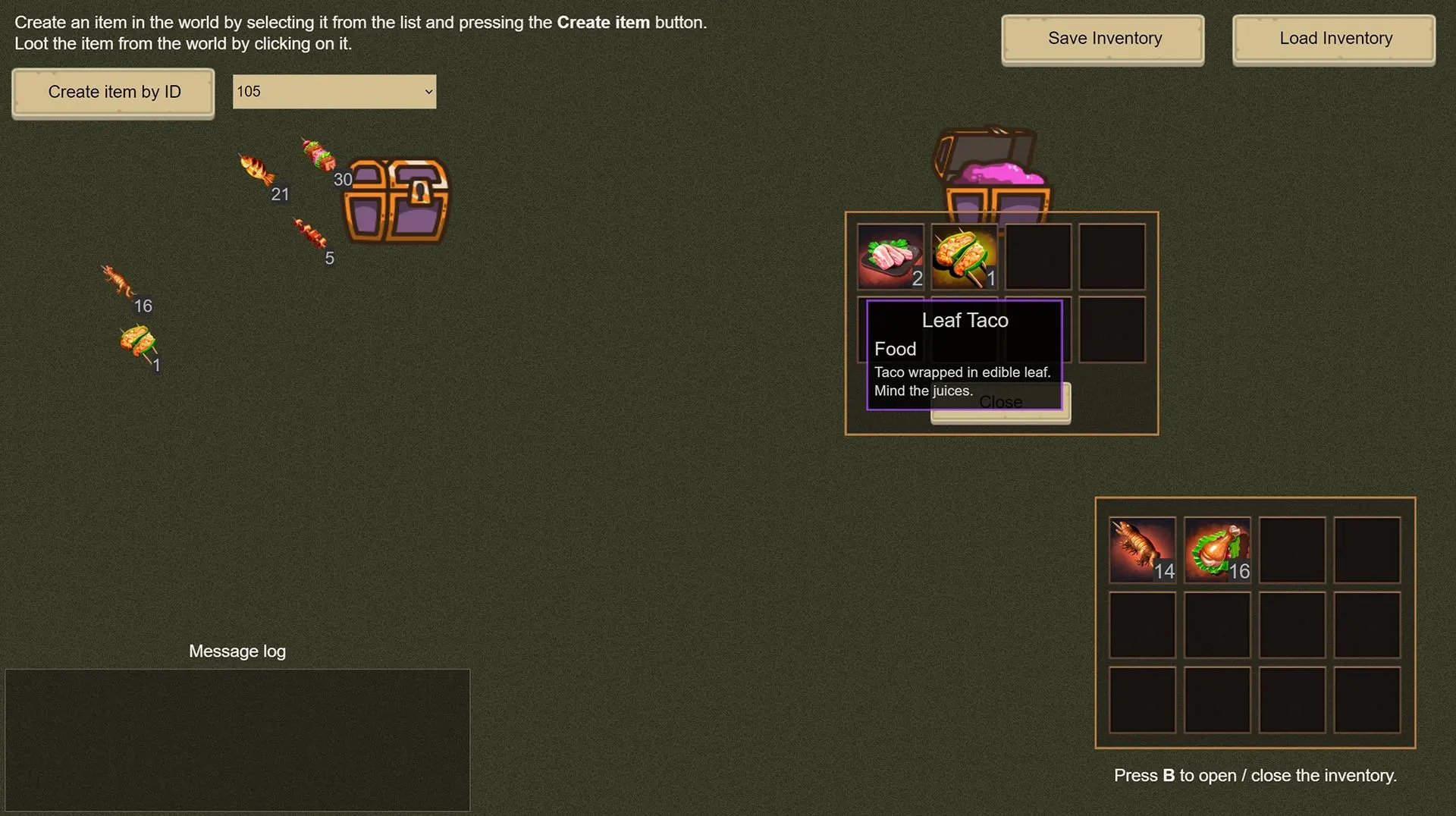The image size is (1456, 816).
Task: Load a saved inventory
Action: click(x=1334, y=39)
